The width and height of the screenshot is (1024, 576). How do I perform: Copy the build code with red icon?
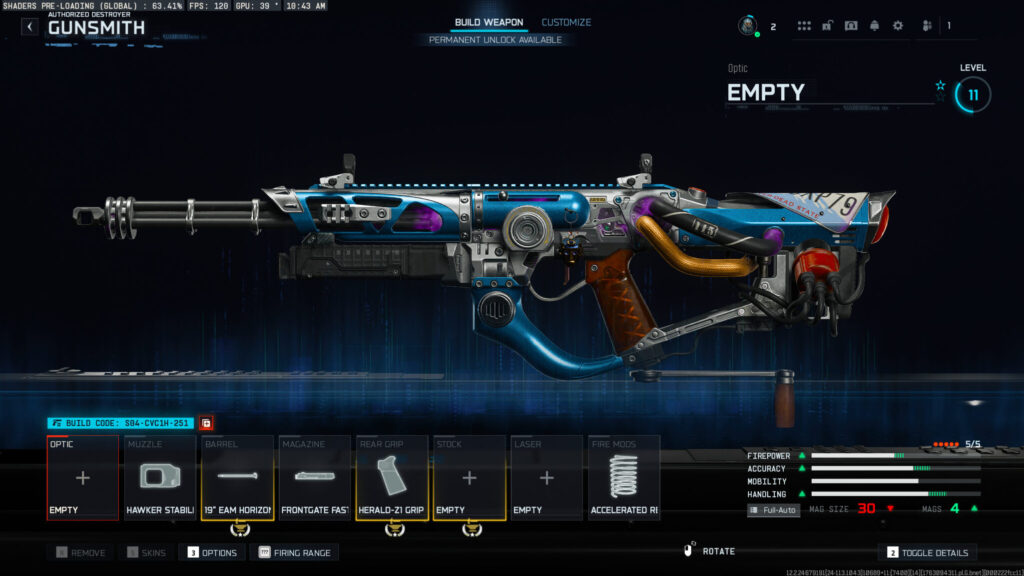point(206,423)
